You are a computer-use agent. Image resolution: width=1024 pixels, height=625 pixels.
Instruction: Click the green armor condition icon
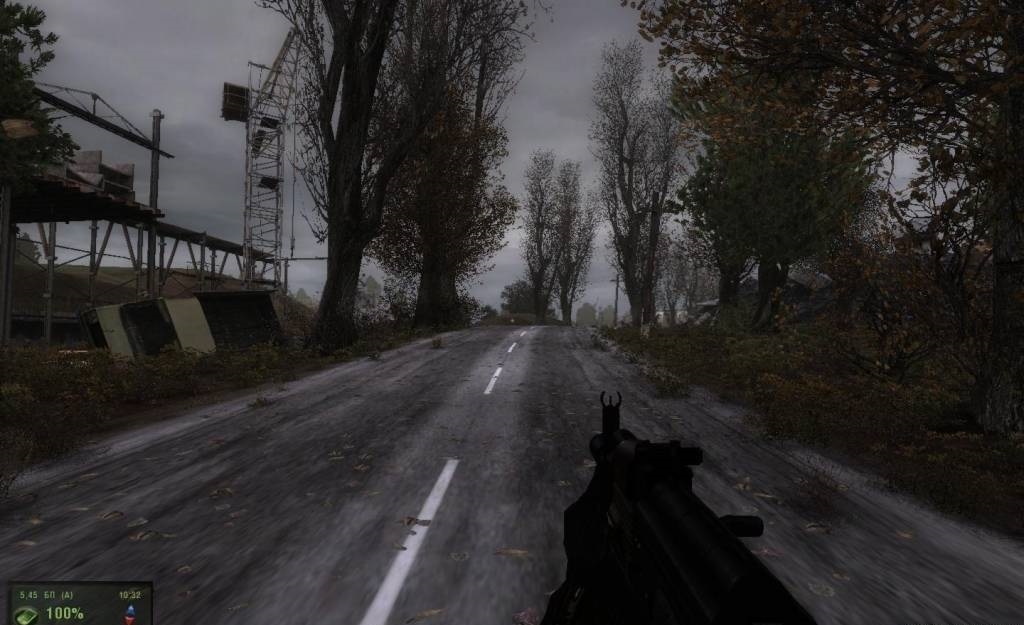[28, 613]
